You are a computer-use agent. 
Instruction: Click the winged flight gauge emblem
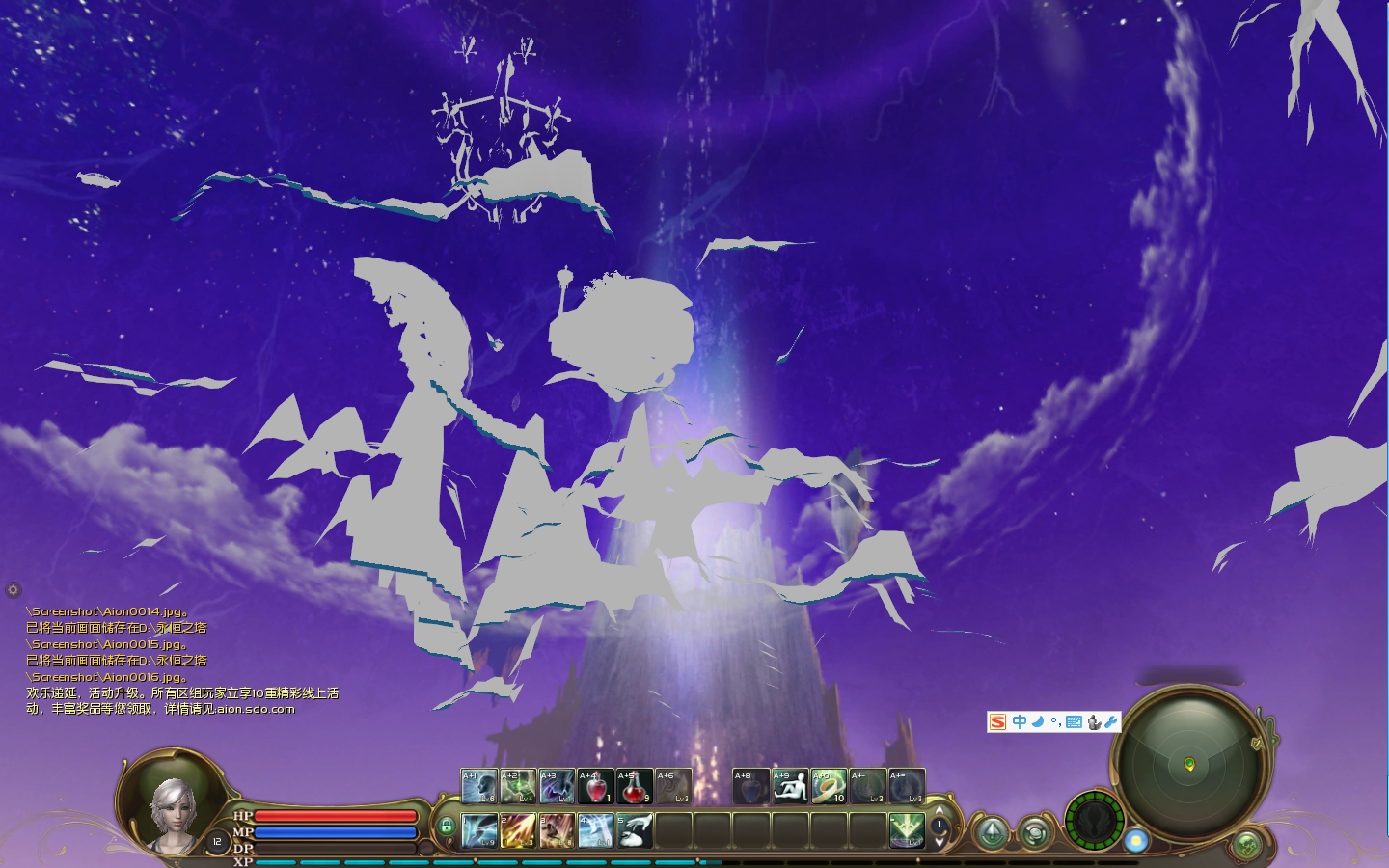(x=1095, y=821)
